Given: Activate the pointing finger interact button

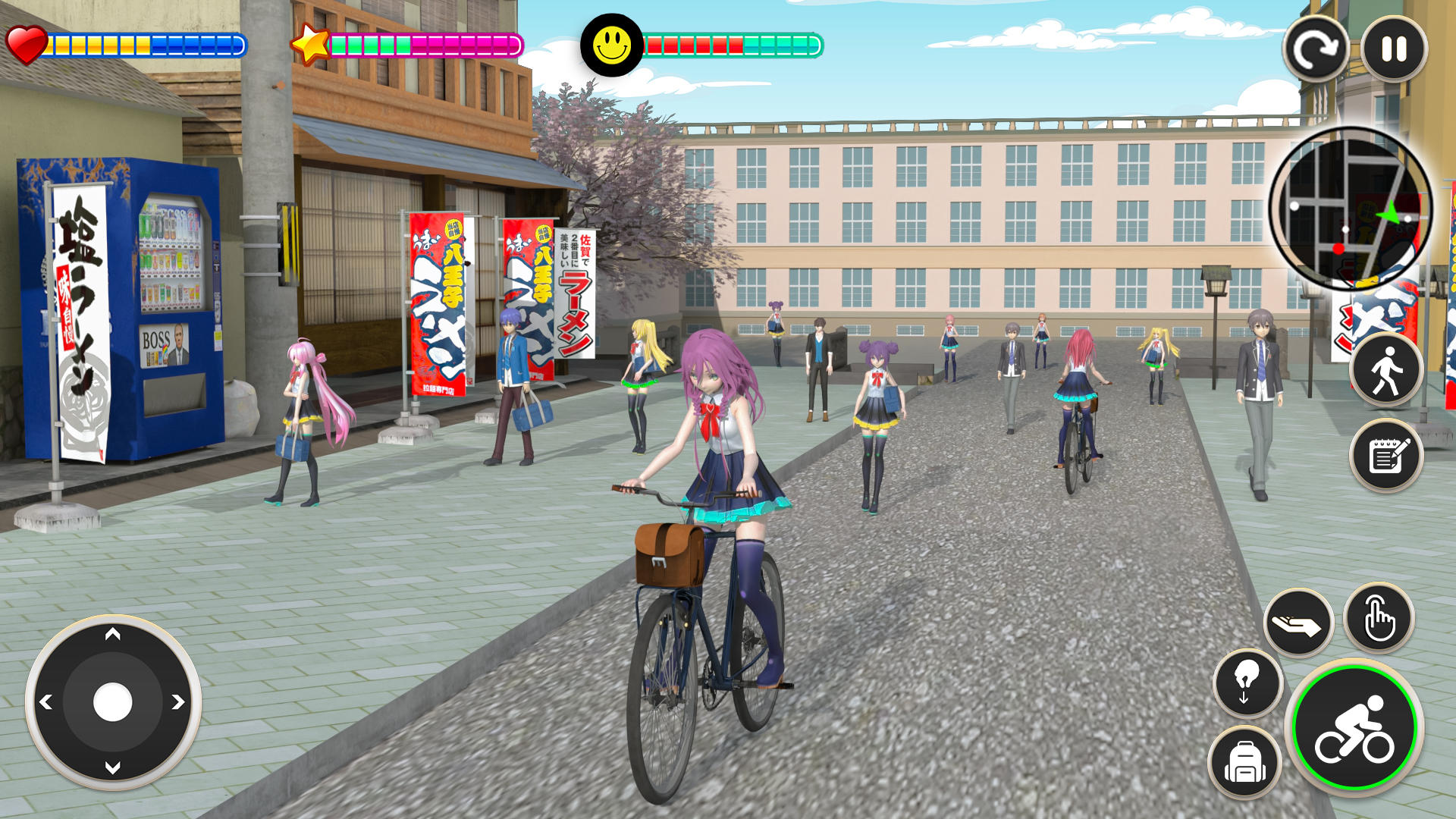Looking at the screenshot, I should pos(1379,619).
